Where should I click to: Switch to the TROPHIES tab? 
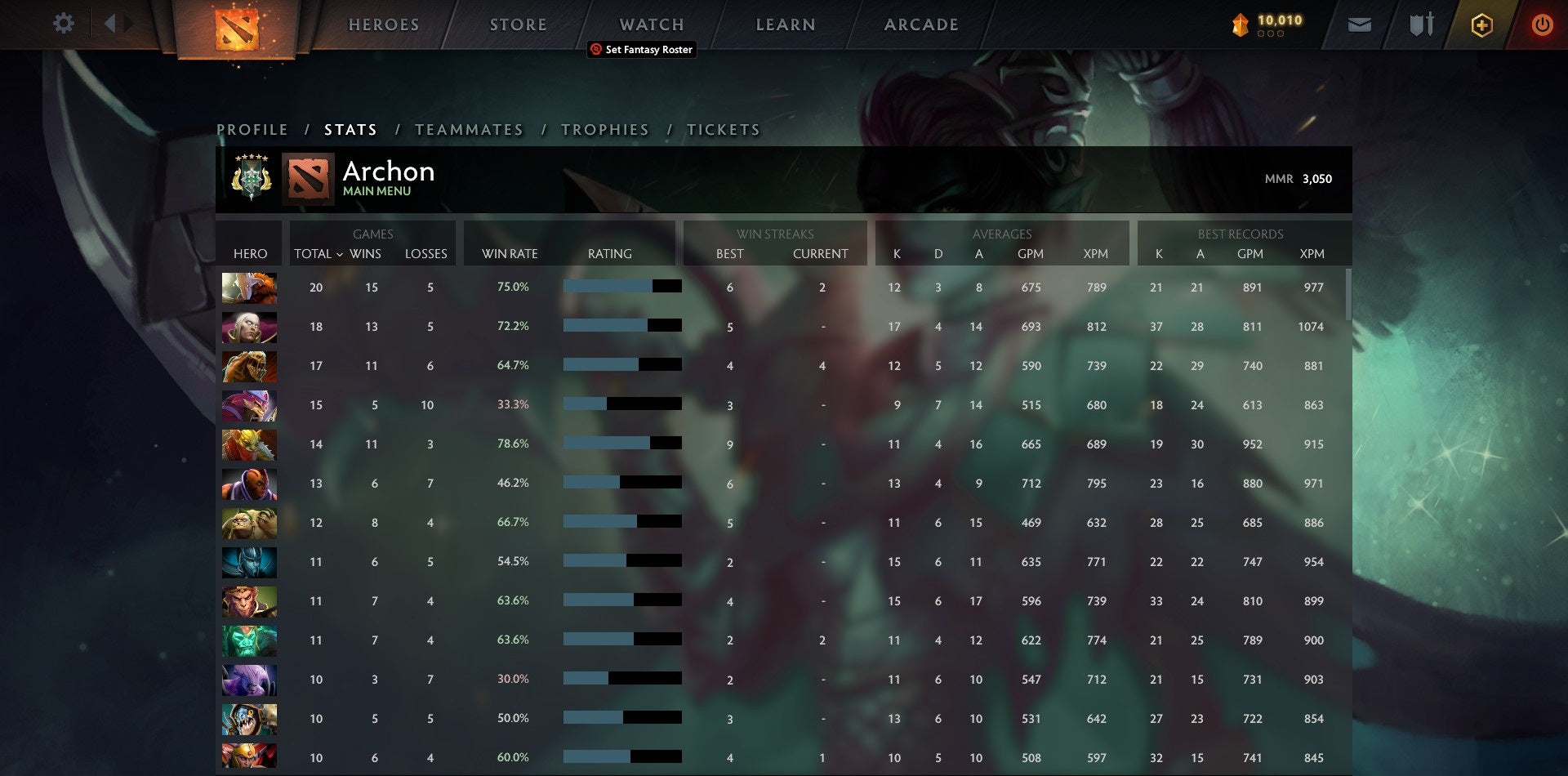[x=604, y=129]
